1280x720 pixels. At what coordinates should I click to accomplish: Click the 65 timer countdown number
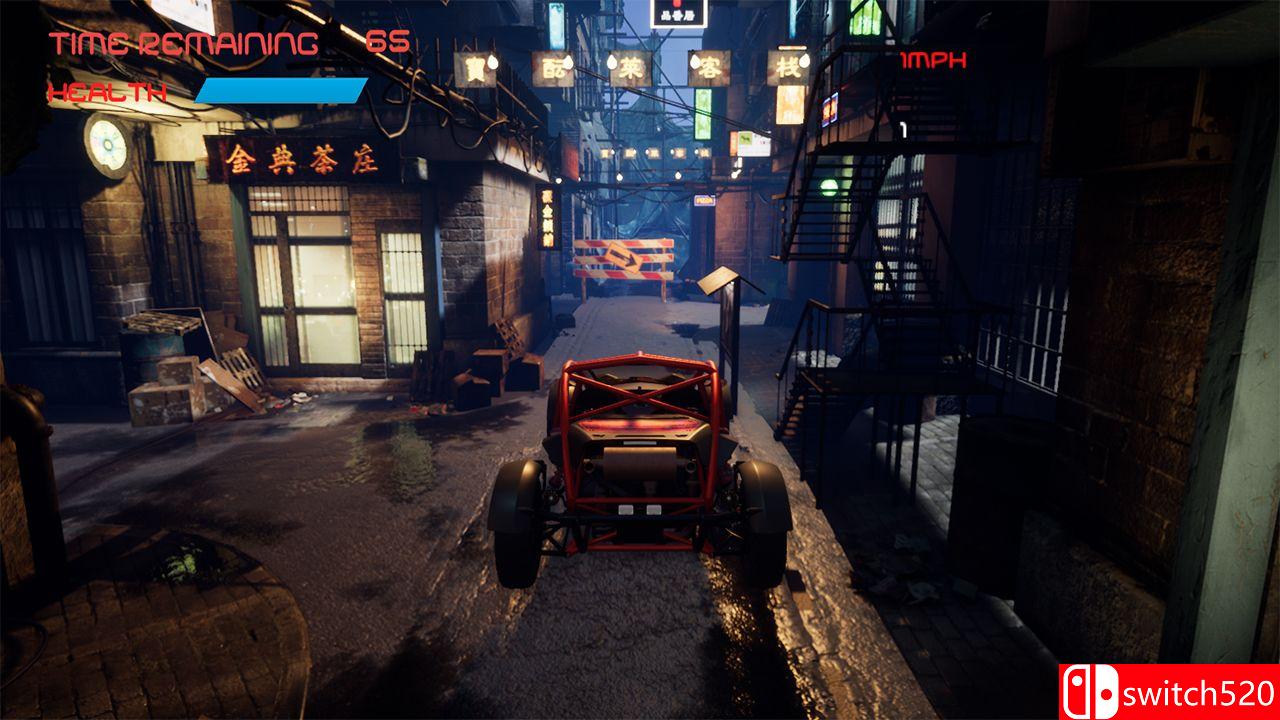click(x=390, y=40)
